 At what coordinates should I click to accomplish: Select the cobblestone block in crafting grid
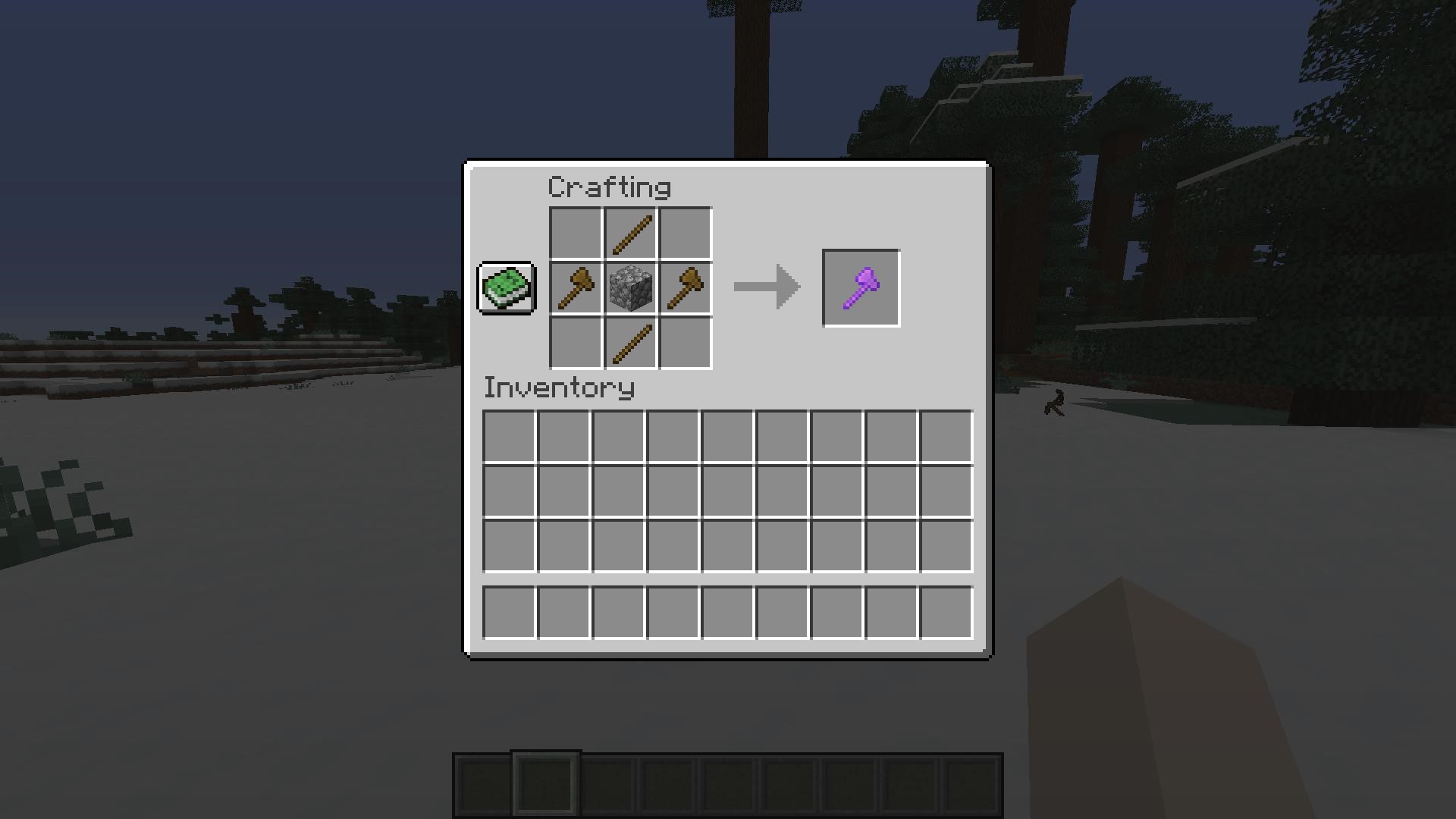point(629,288)
